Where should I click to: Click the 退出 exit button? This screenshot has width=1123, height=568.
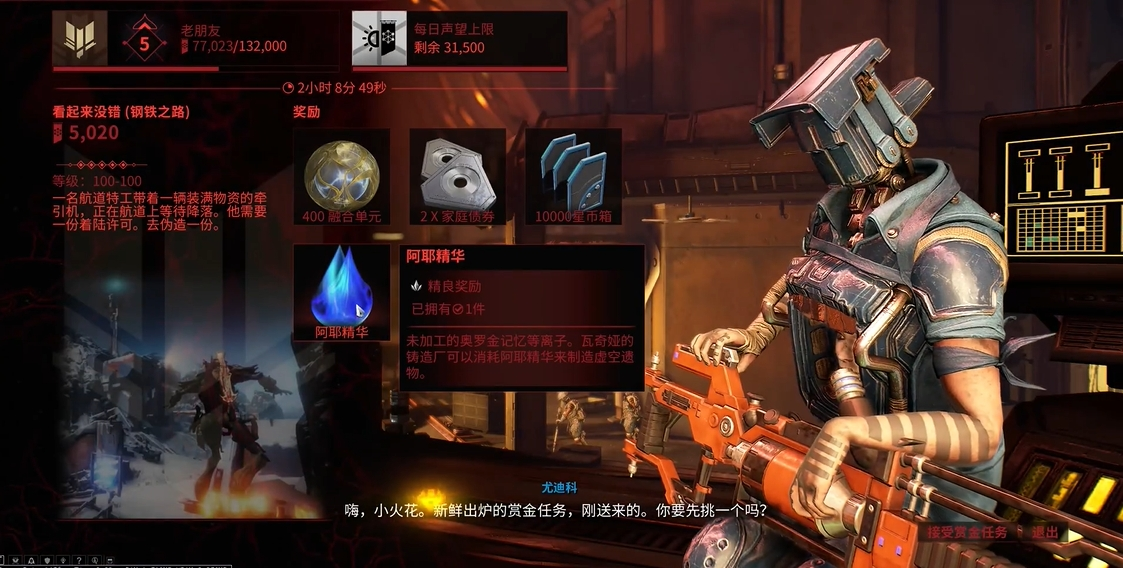coord(1044,532)
